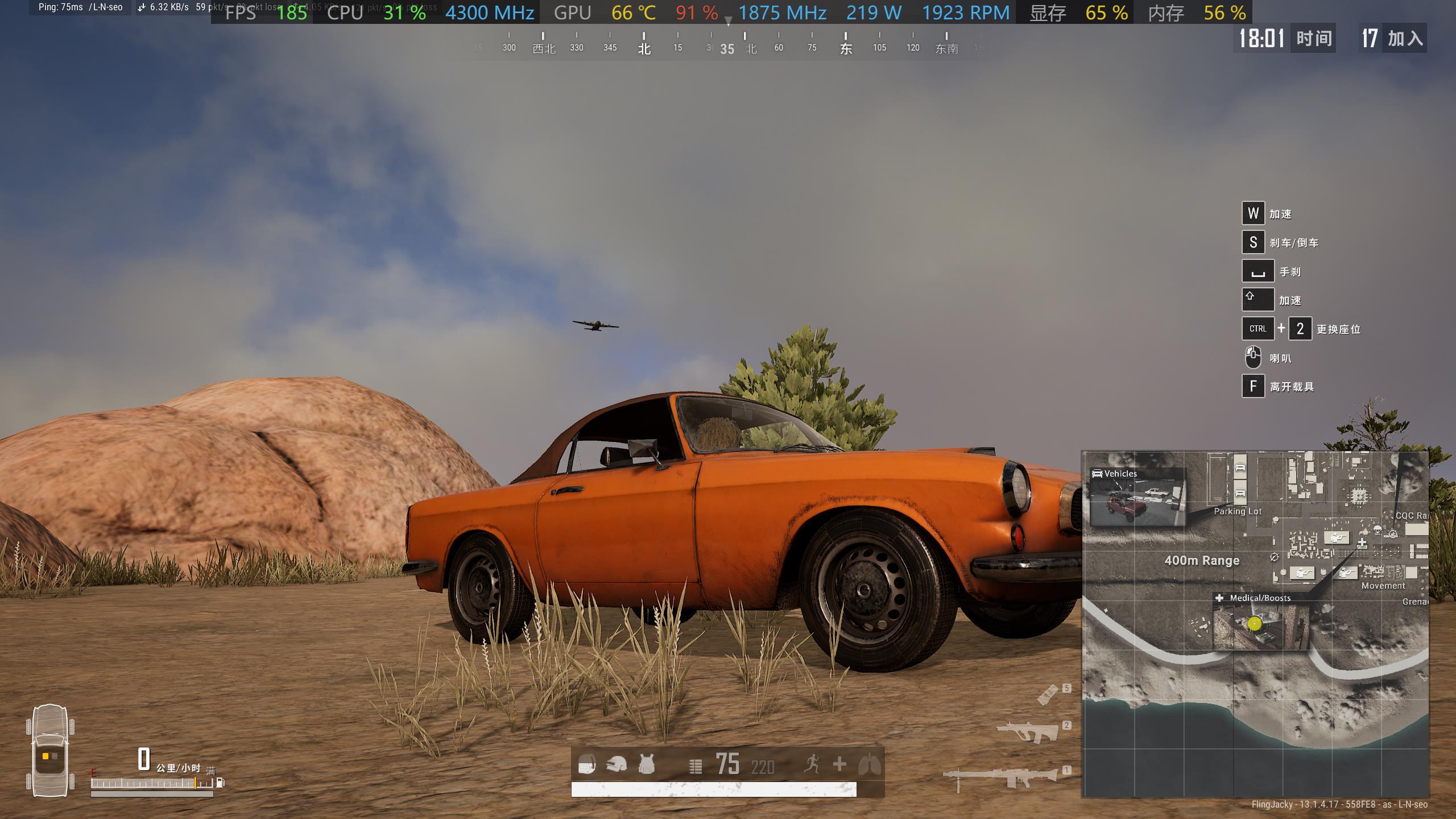Click the bullet fire-mode icon beside the ammo count
1456x819 pixels.
point(695,767)
